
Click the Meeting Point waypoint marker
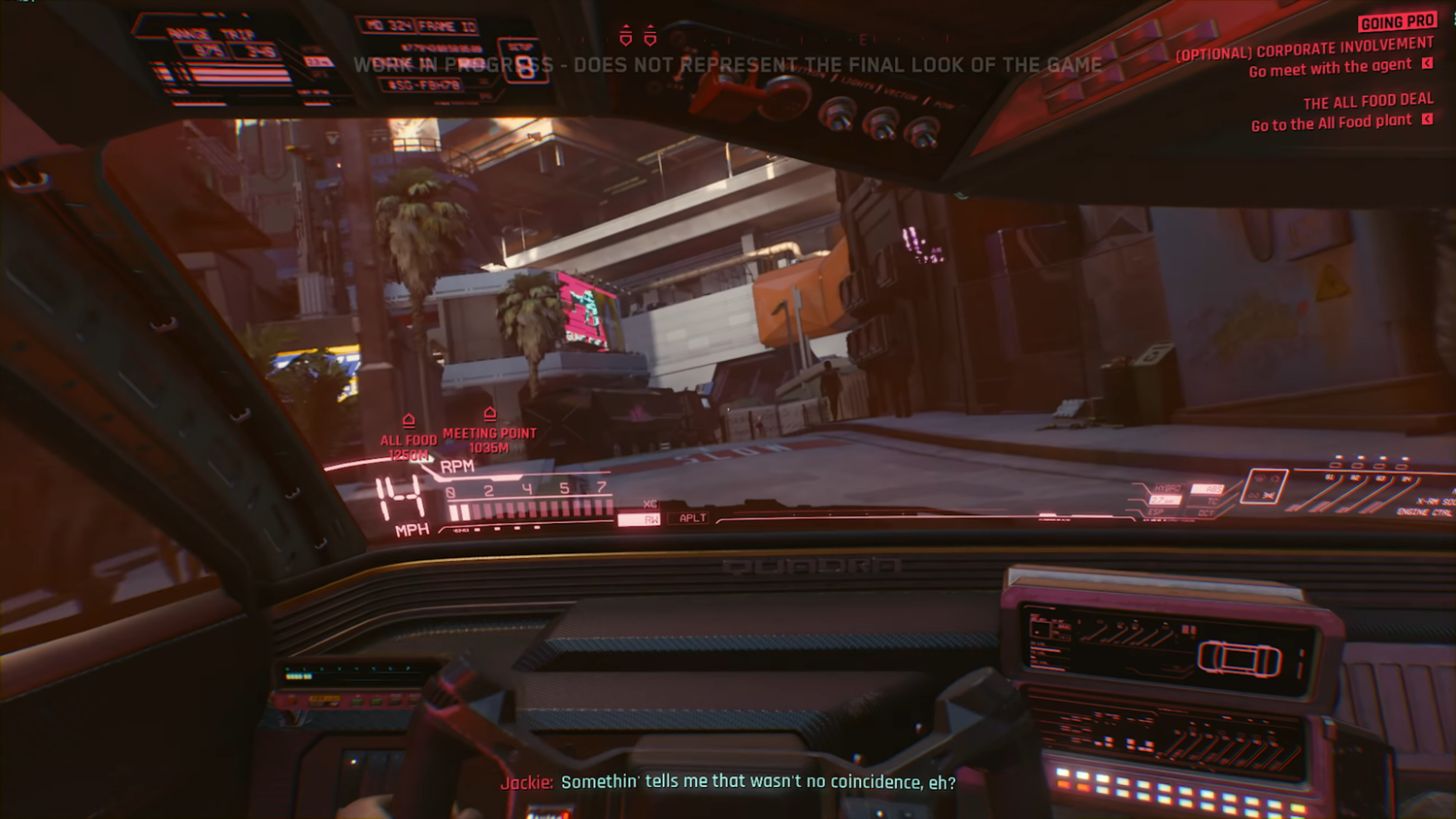point(489,414)
